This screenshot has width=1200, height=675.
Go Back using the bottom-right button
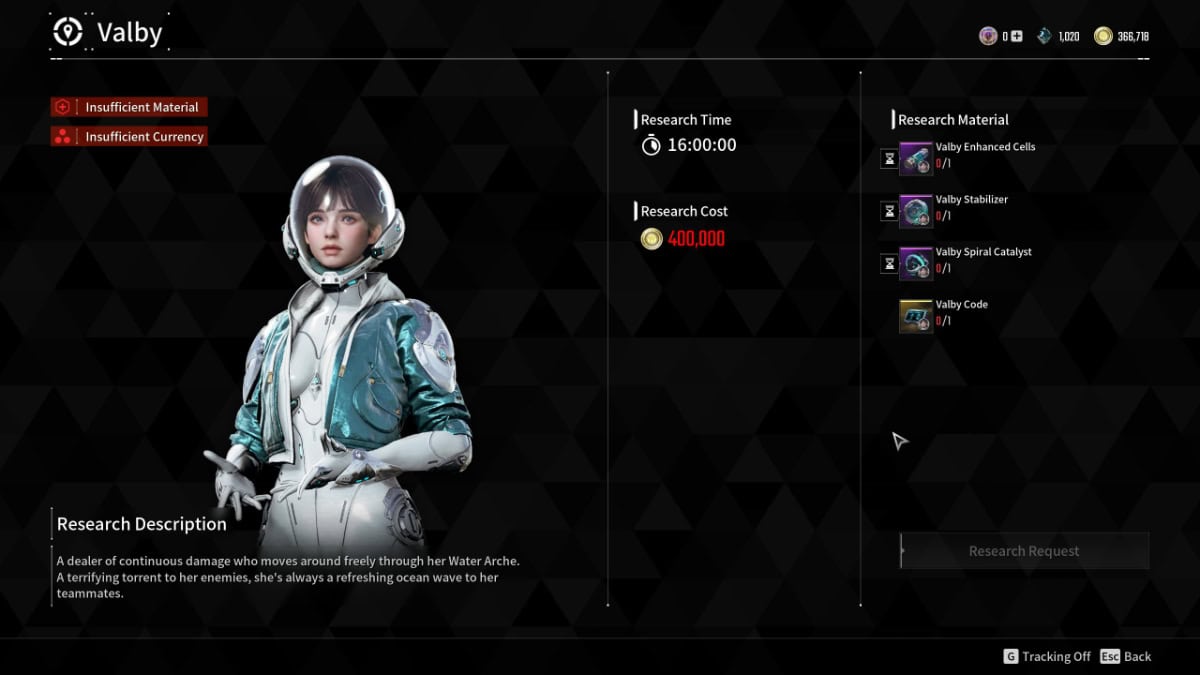(x=1126, y=657)
